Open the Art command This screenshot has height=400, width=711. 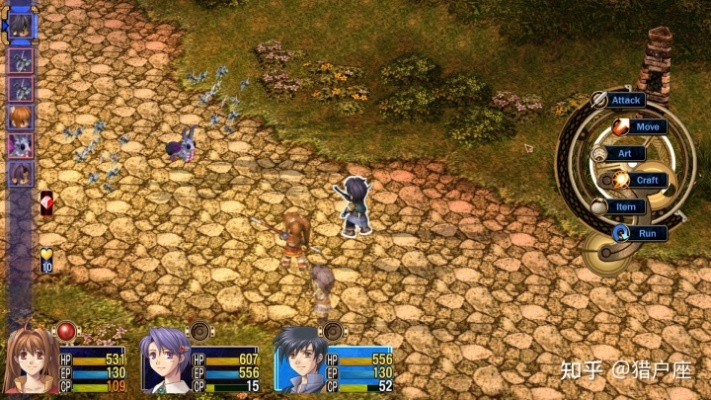point(625,154)
